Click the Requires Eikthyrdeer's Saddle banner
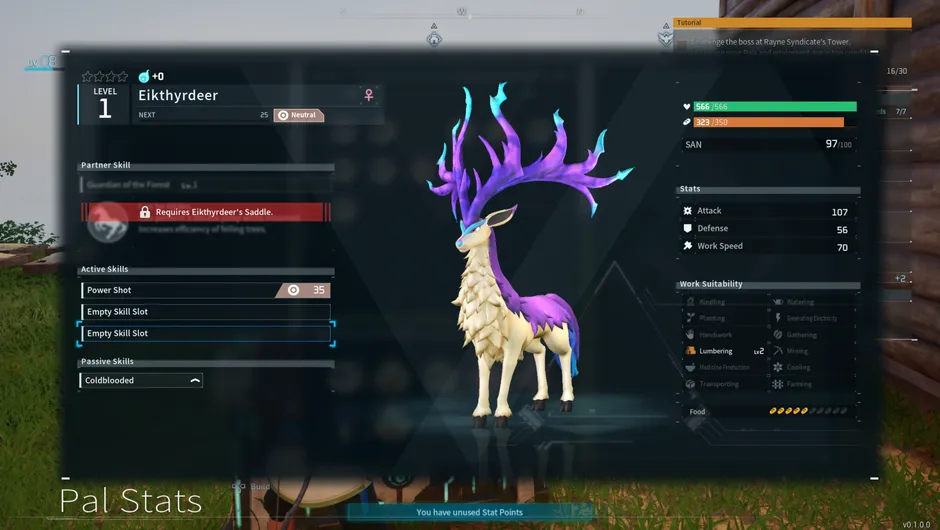 205,212
